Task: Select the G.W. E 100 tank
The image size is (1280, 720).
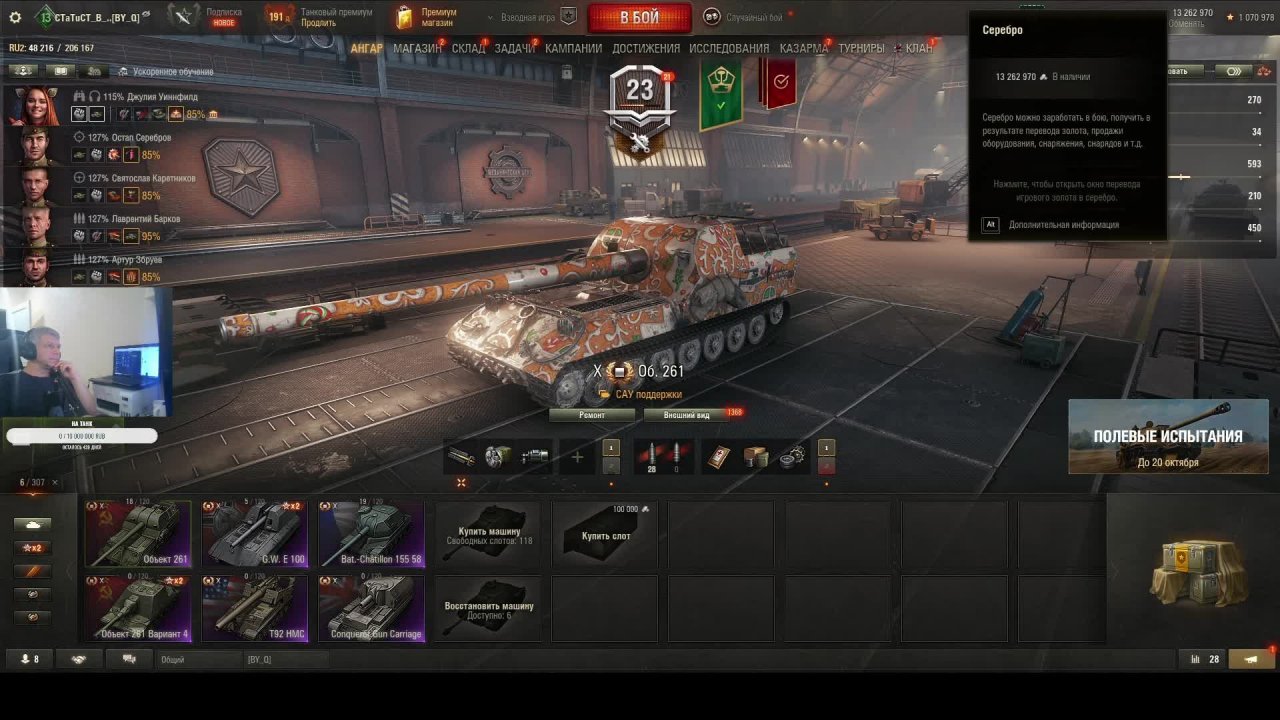Action: pos(254,534)
